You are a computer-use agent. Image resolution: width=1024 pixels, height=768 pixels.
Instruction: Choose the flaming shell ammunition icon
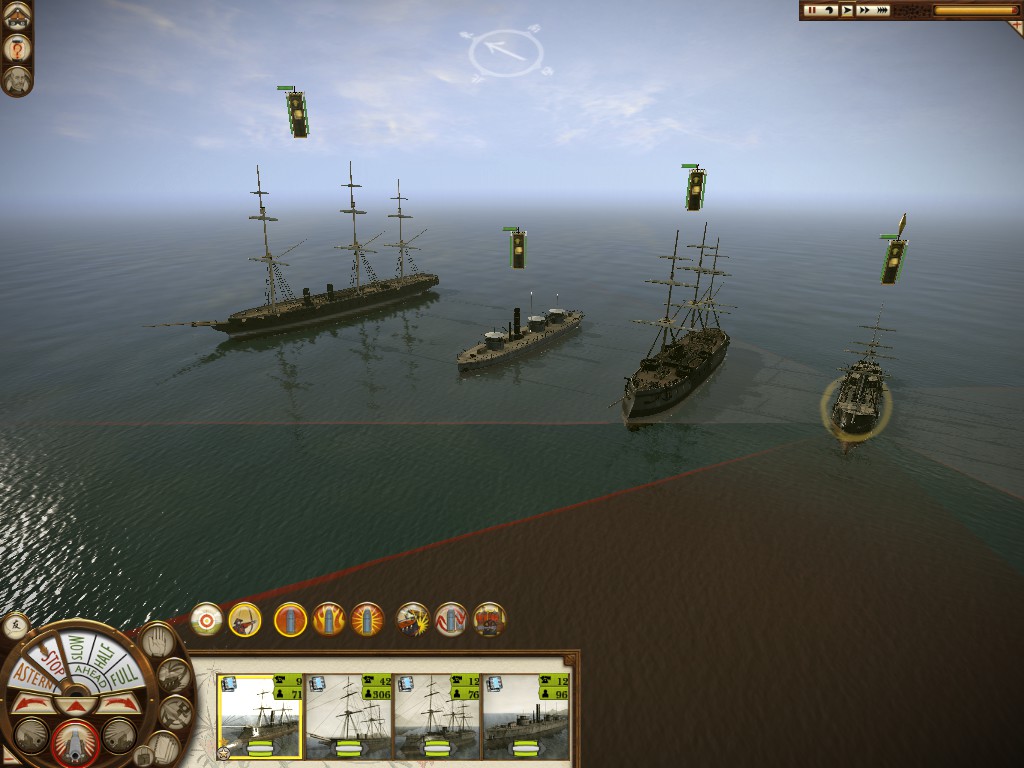328,619
